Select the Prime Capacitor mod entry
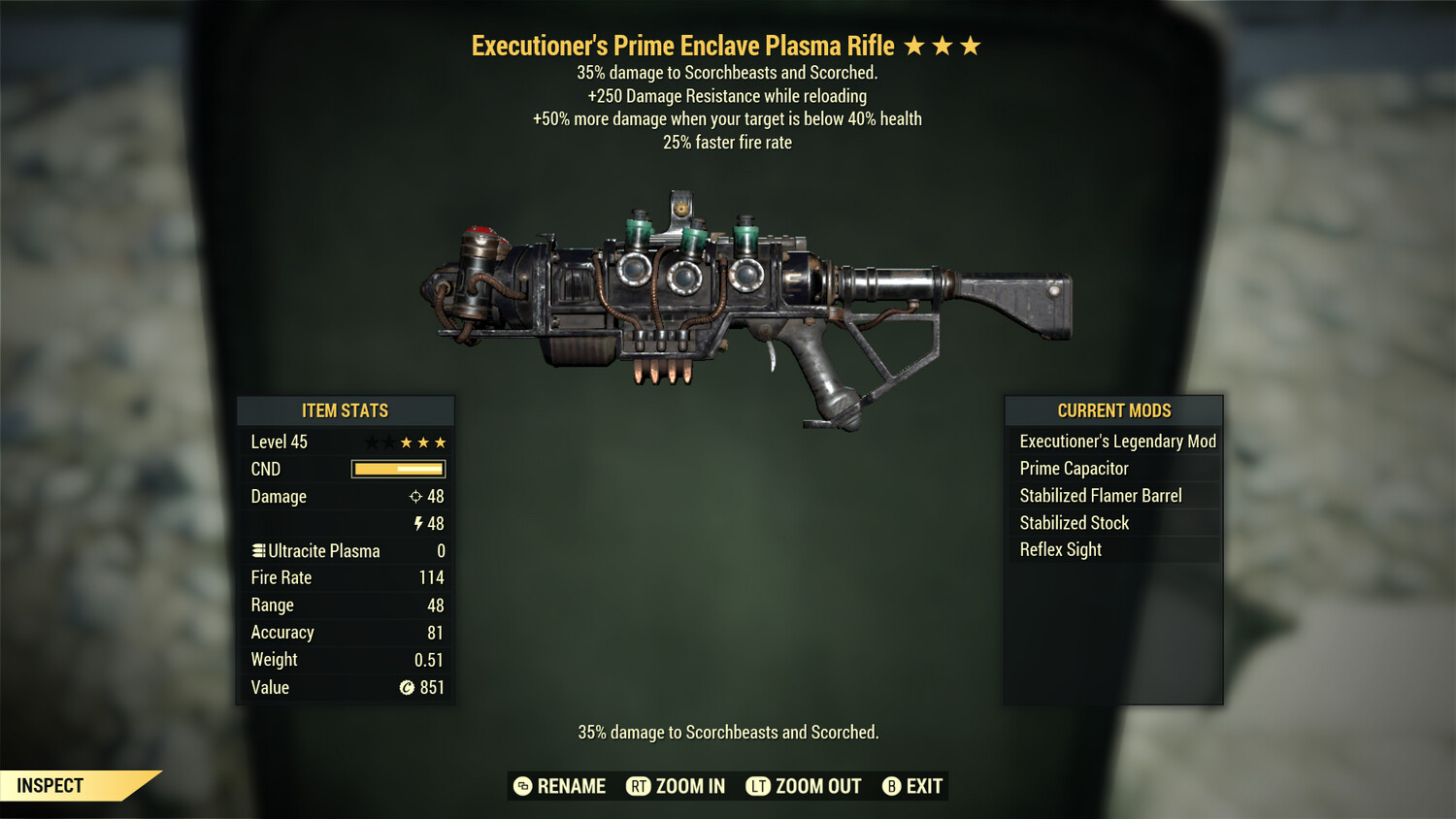 click(x=1073, y=468)
